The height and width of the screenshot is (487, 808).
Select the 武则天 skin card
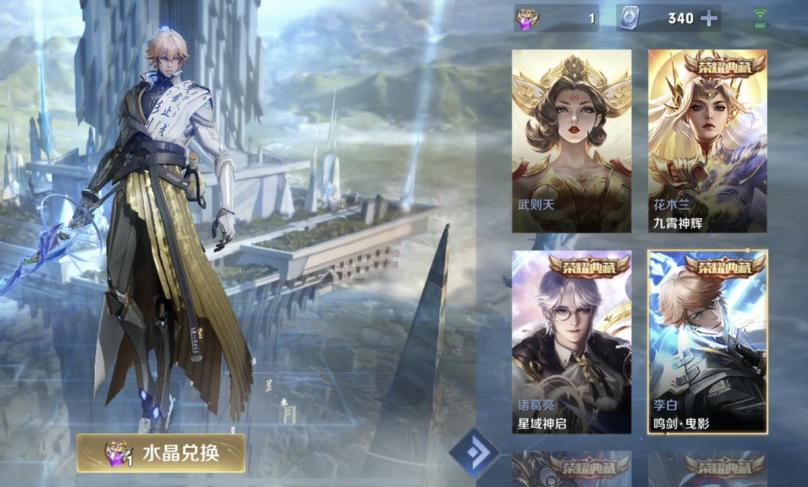[571, 140]
